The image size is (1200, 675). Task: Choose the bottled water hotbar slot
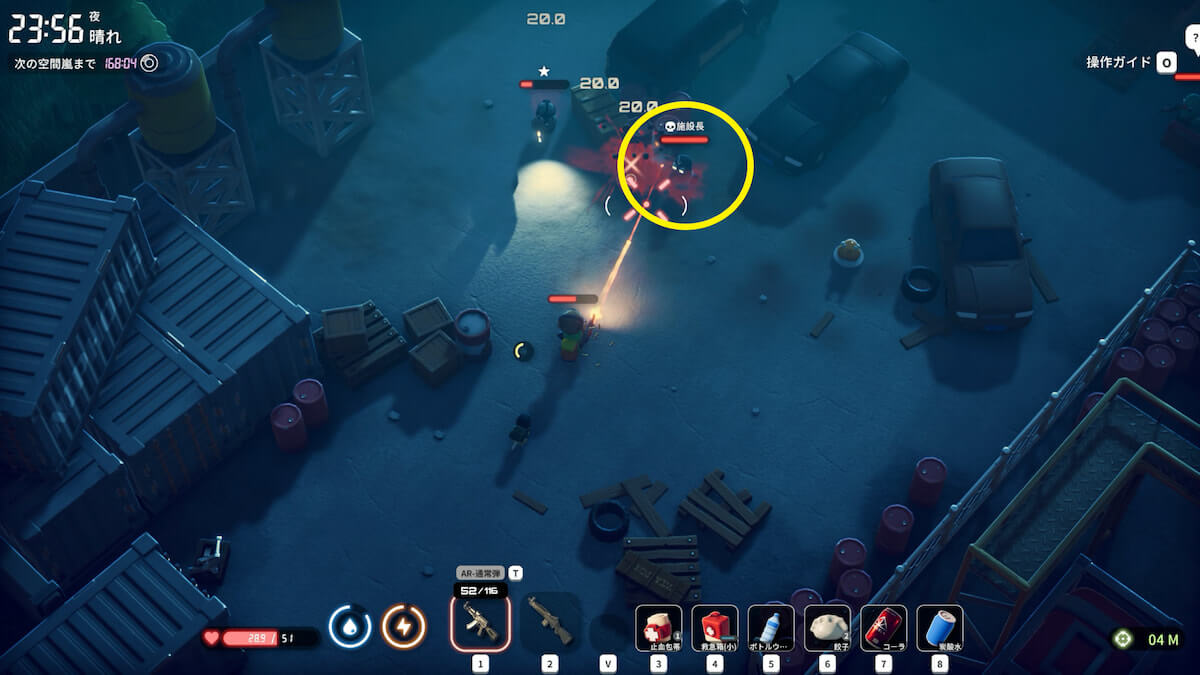[x=771, y=627]
